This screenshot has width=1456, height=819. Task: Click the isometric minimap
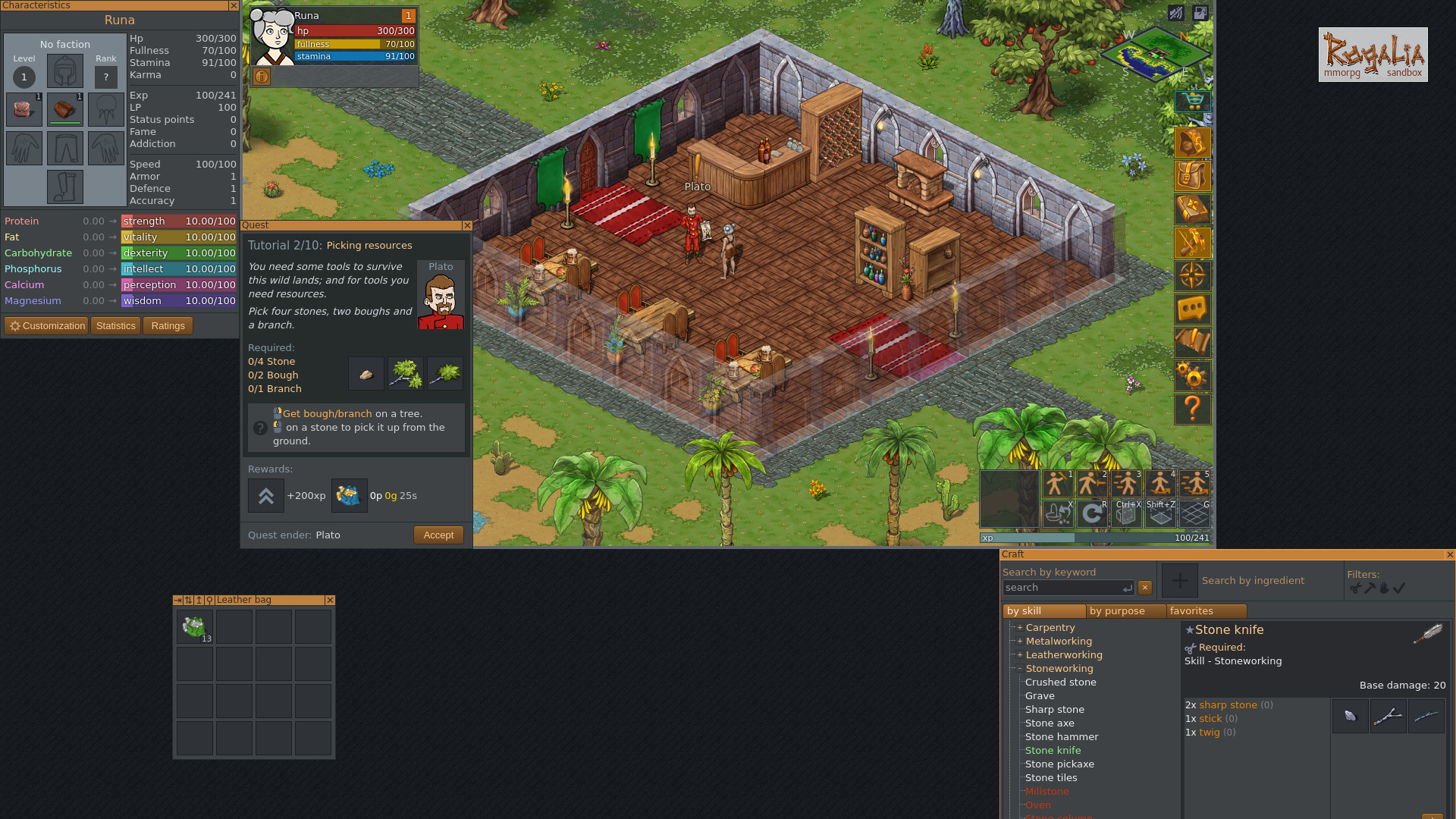pos(1155,54)
